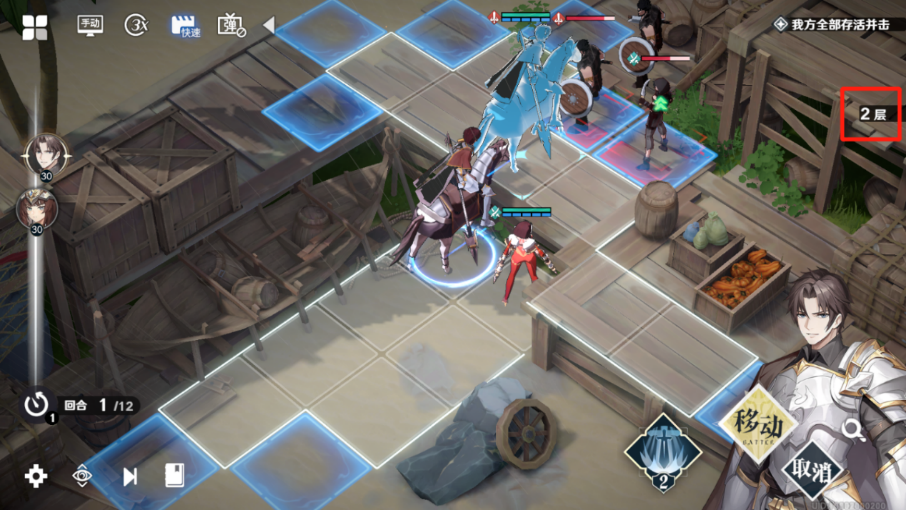Inspect unit details with magnifier icon
Screen dimensions: 906x510
click(853, 430)
